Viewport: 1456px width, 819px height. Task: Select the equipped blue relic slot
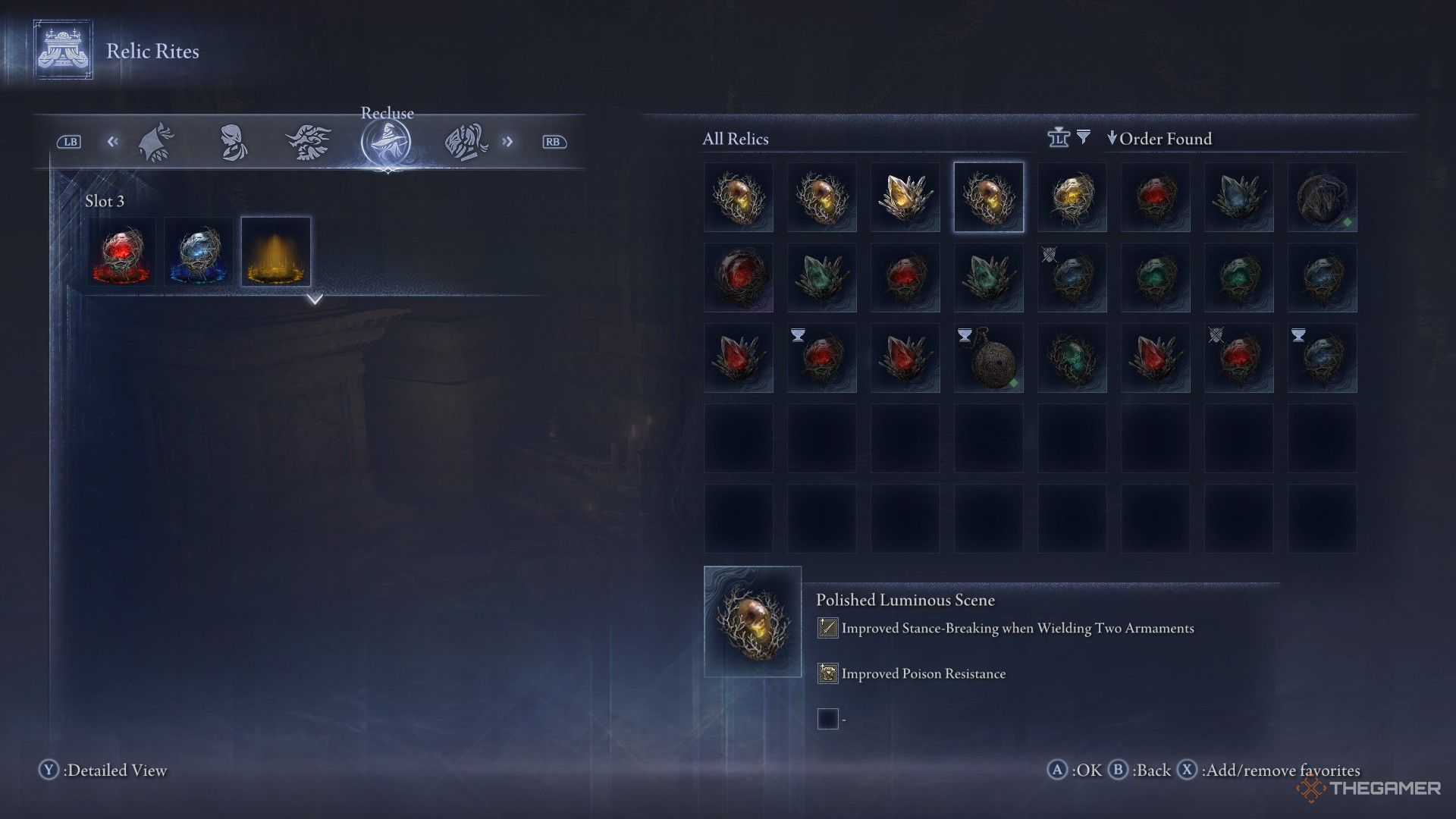point(199,252)
